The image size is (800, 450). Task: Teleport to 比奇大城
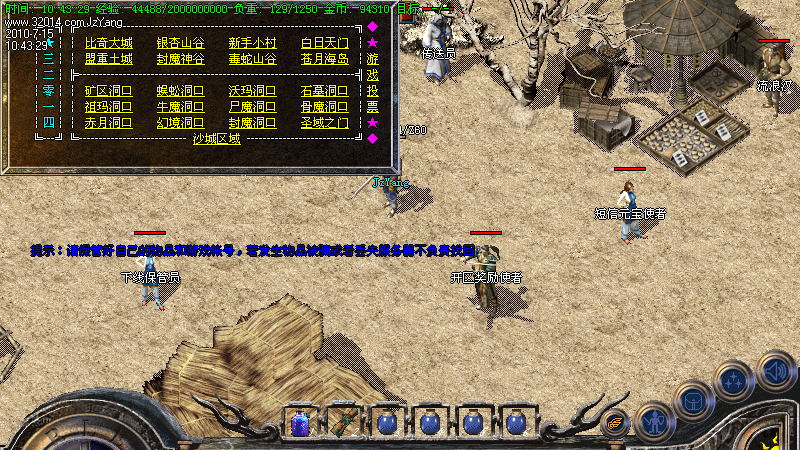[x=108, y=43]
